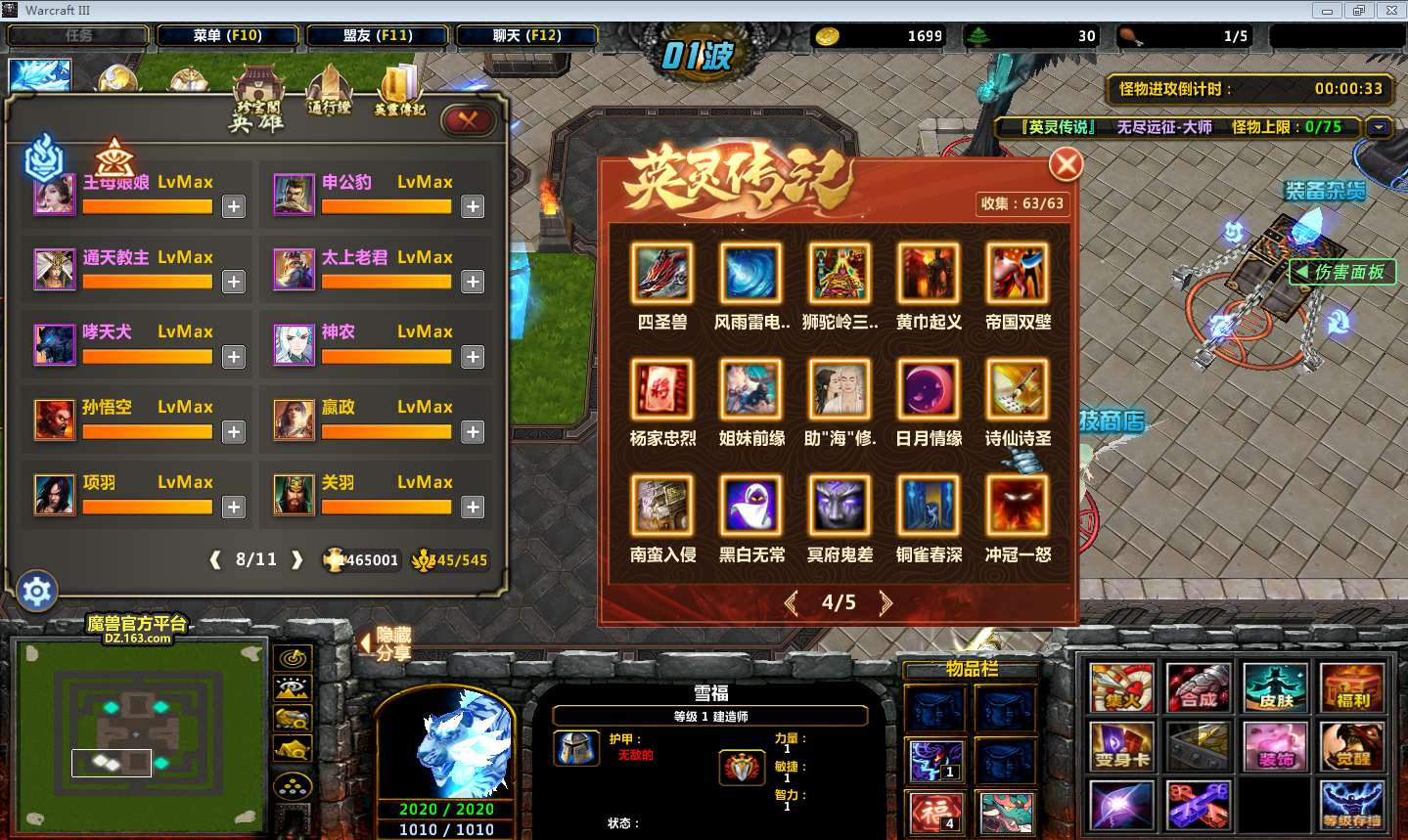Image resolution: width=1408 pixels, height=840 pixels.
Task: Close the 英雄 hero panel
Action: (x=468, y=119)
